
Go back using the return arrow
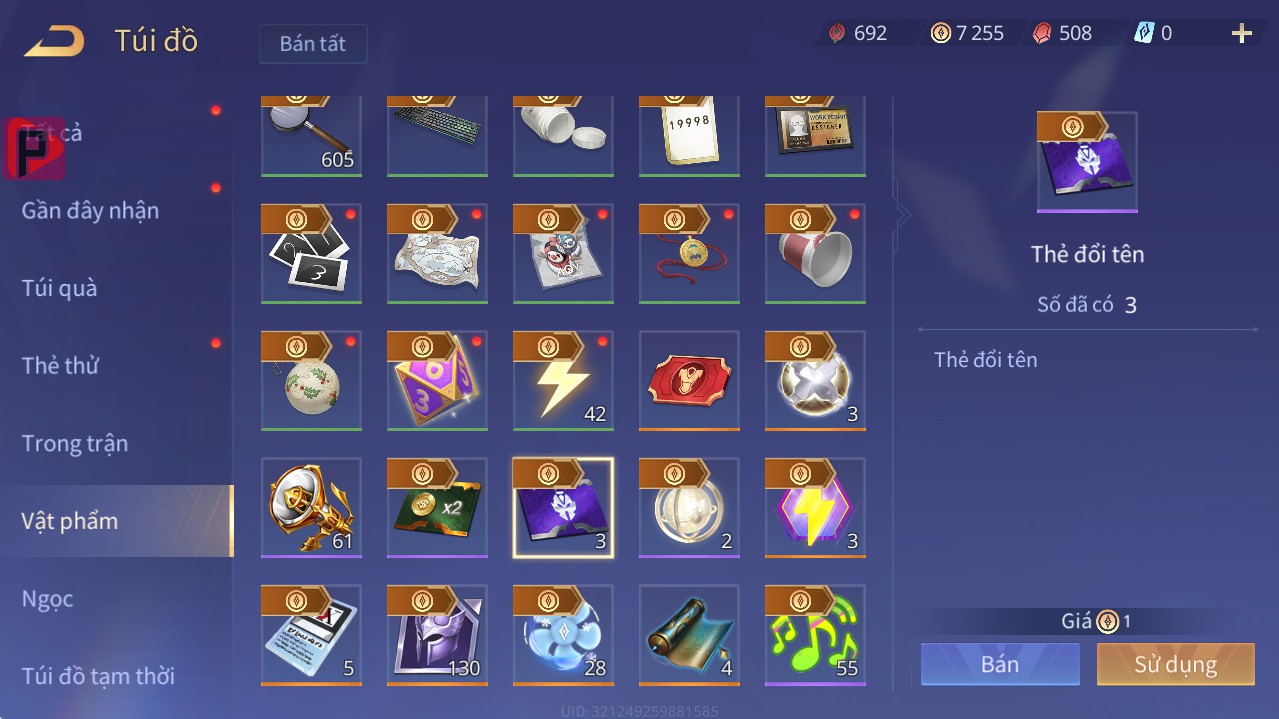click(x=55, y=42)
